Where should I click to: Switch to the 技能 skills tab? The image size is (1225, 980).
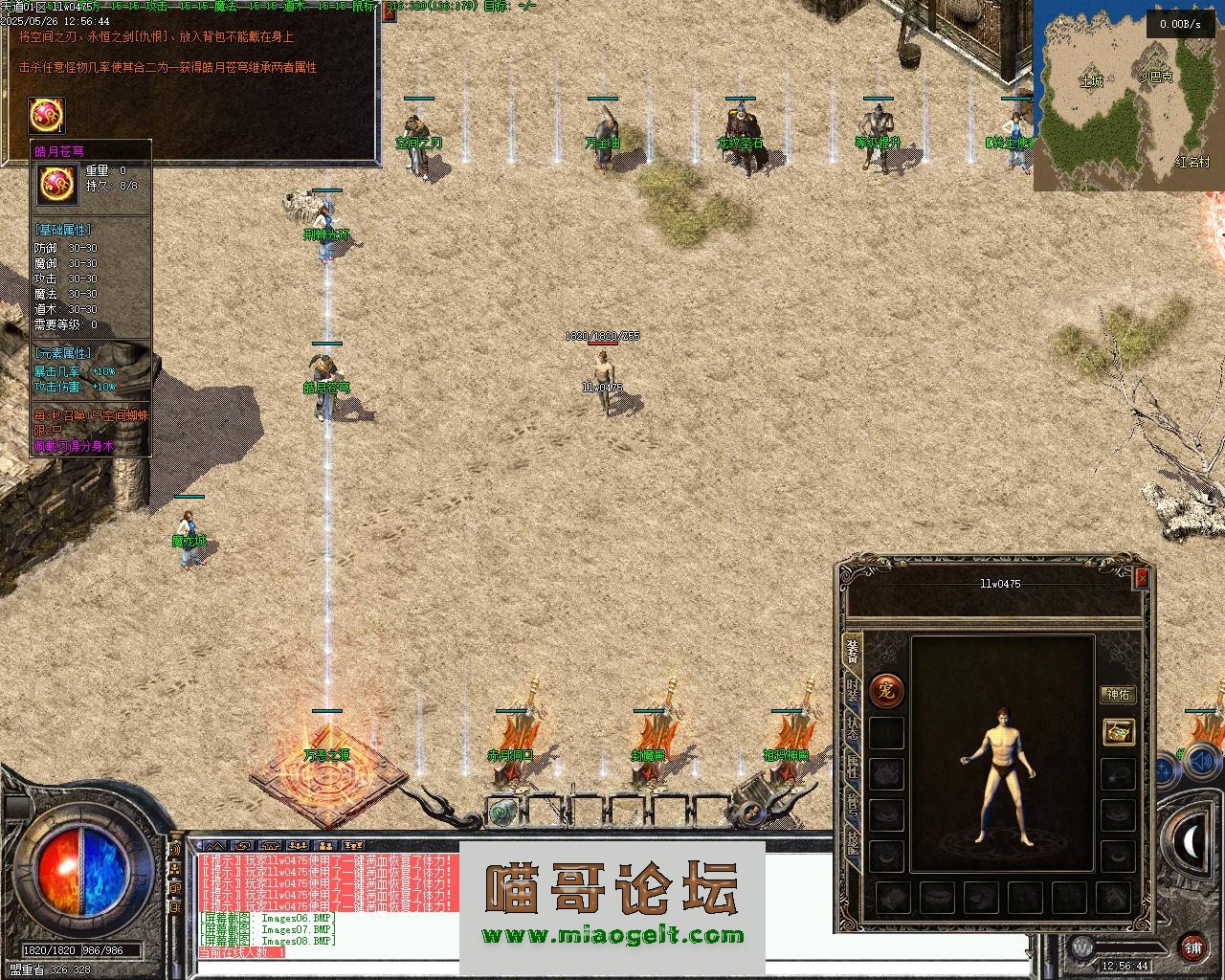click(852, 843)
